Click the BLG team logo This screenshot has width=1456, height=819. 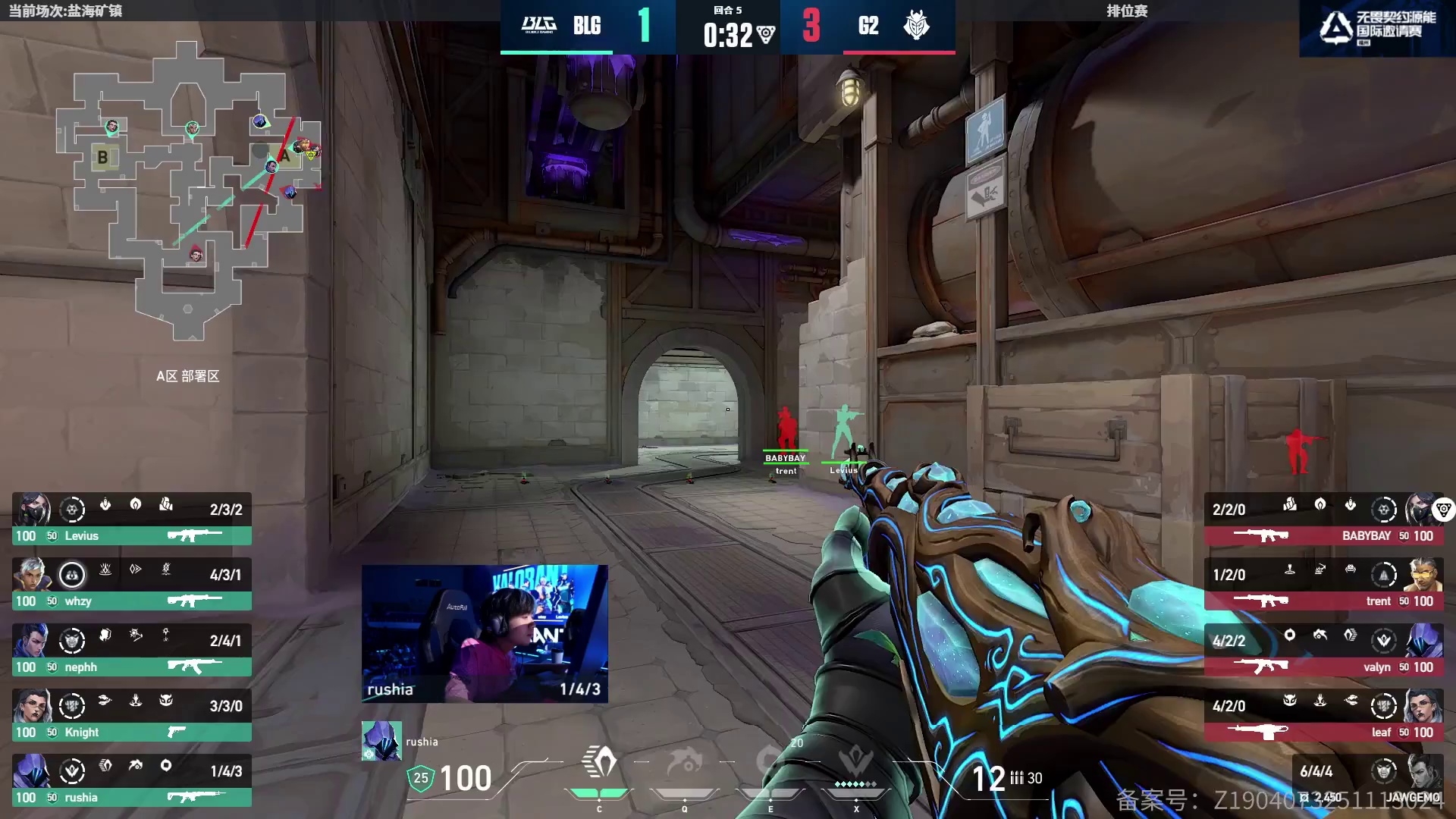[x=539, y=25]
